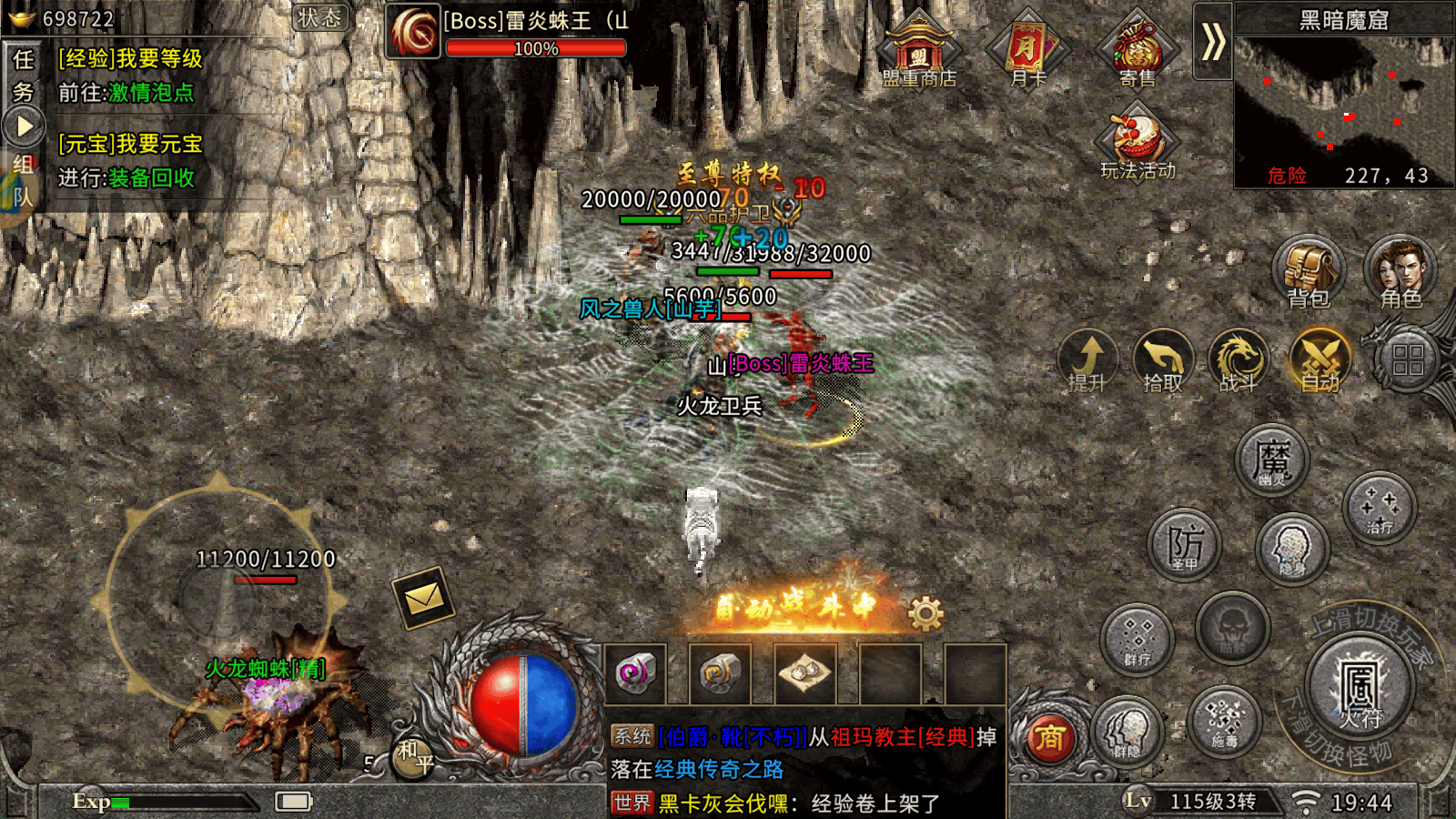The height and width of the screenshot is (819, 1456).
Task: Toggle 自动 auto-combat button
Action: (1320, 360)
